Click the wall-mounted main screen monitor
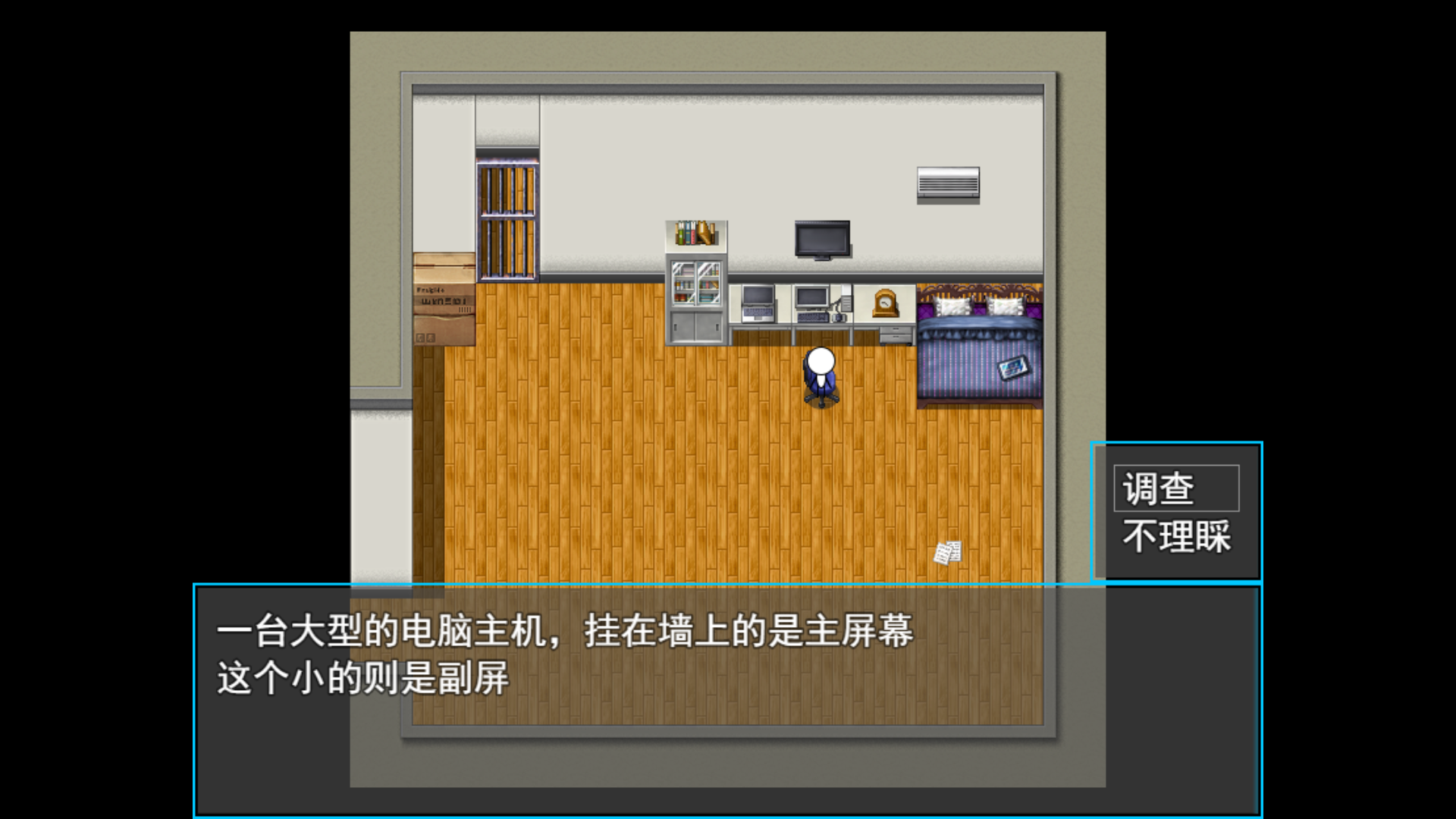The image size is (1456, 819). click(821, 239)
